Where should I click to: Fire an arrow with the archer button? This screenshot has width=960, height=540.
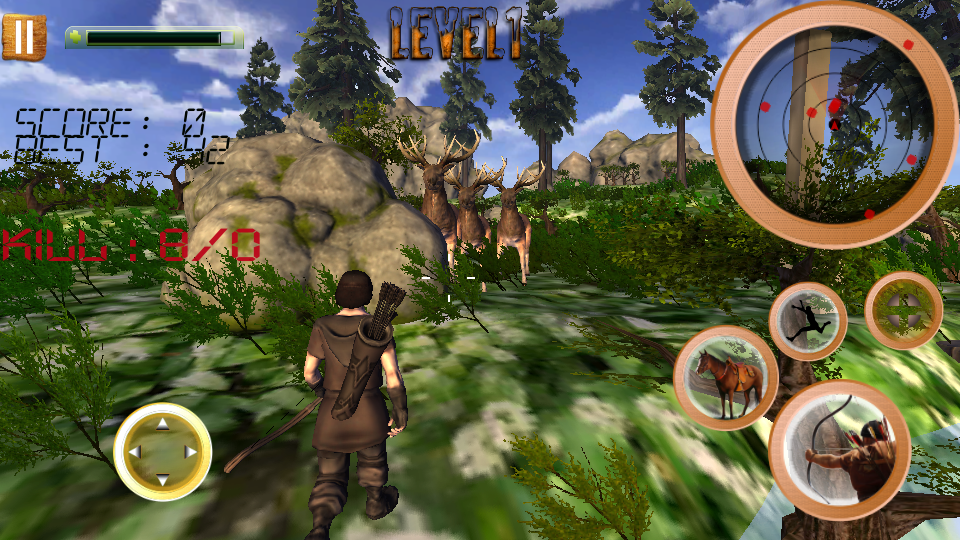[839, 450]
